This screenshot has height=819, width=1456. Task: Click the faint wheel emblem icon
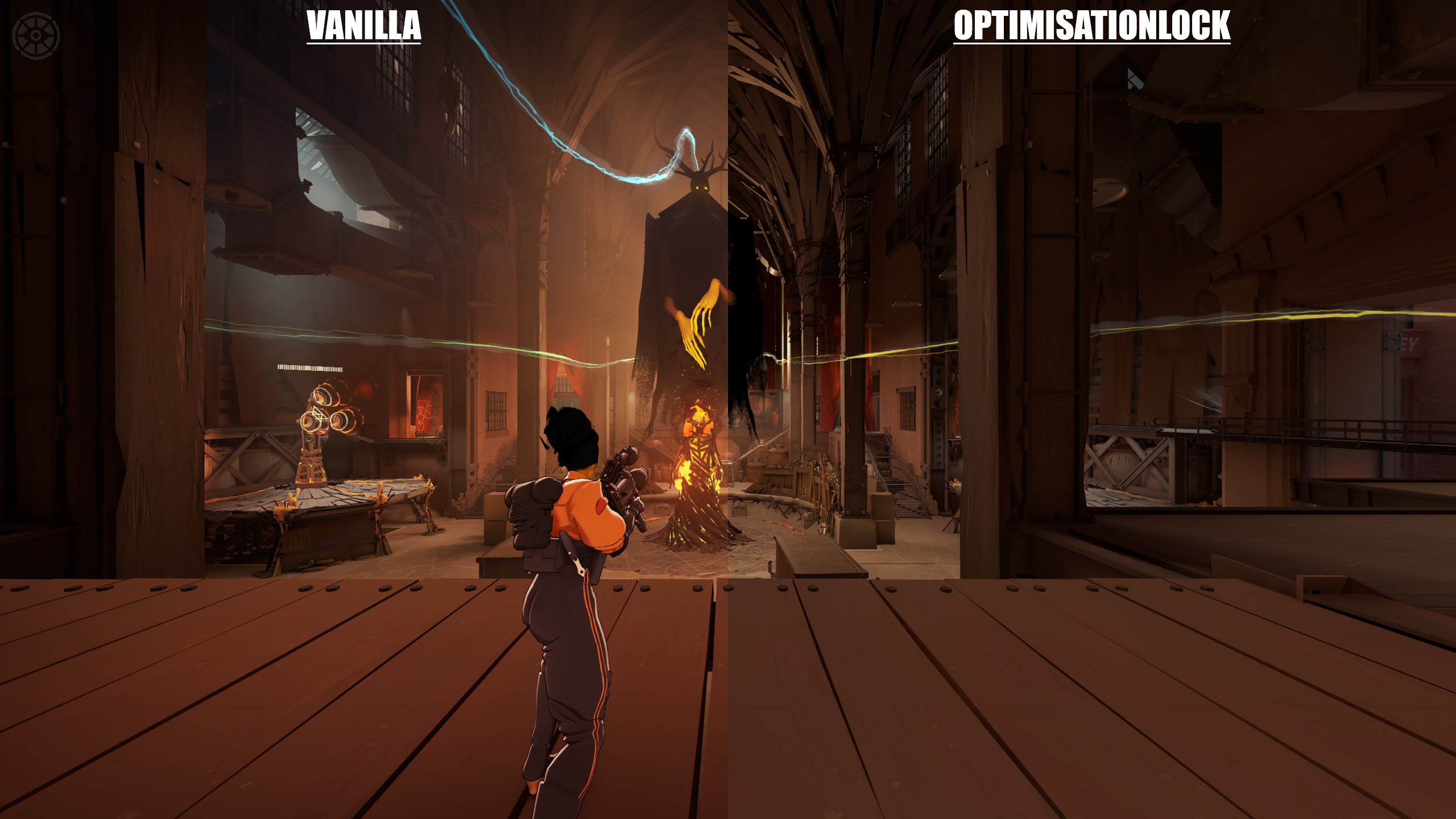pyautogui.click(x=36, y=35)
